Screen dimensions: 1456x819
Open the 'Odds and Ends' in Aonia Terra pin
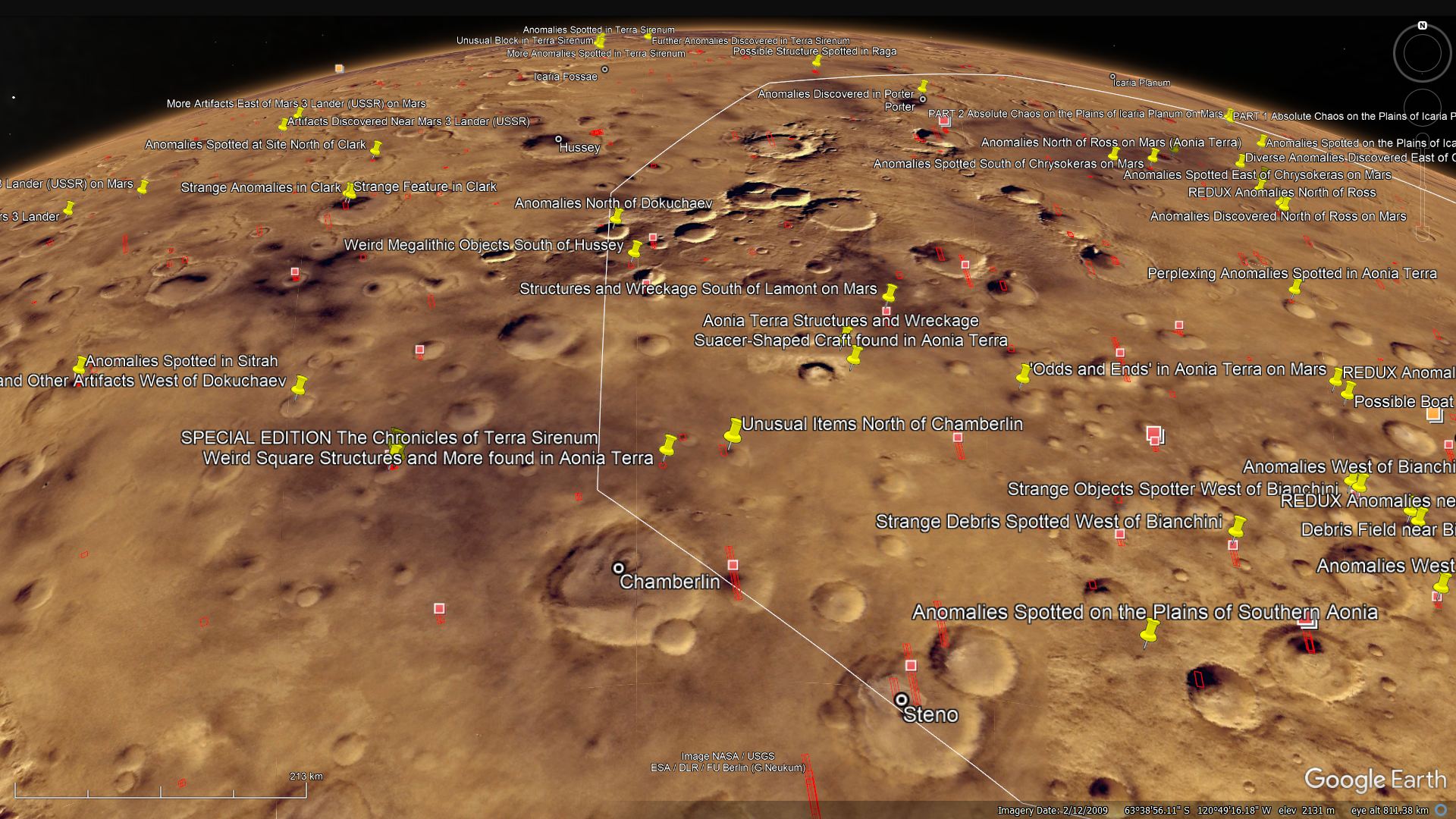(x=1024, y=374)
